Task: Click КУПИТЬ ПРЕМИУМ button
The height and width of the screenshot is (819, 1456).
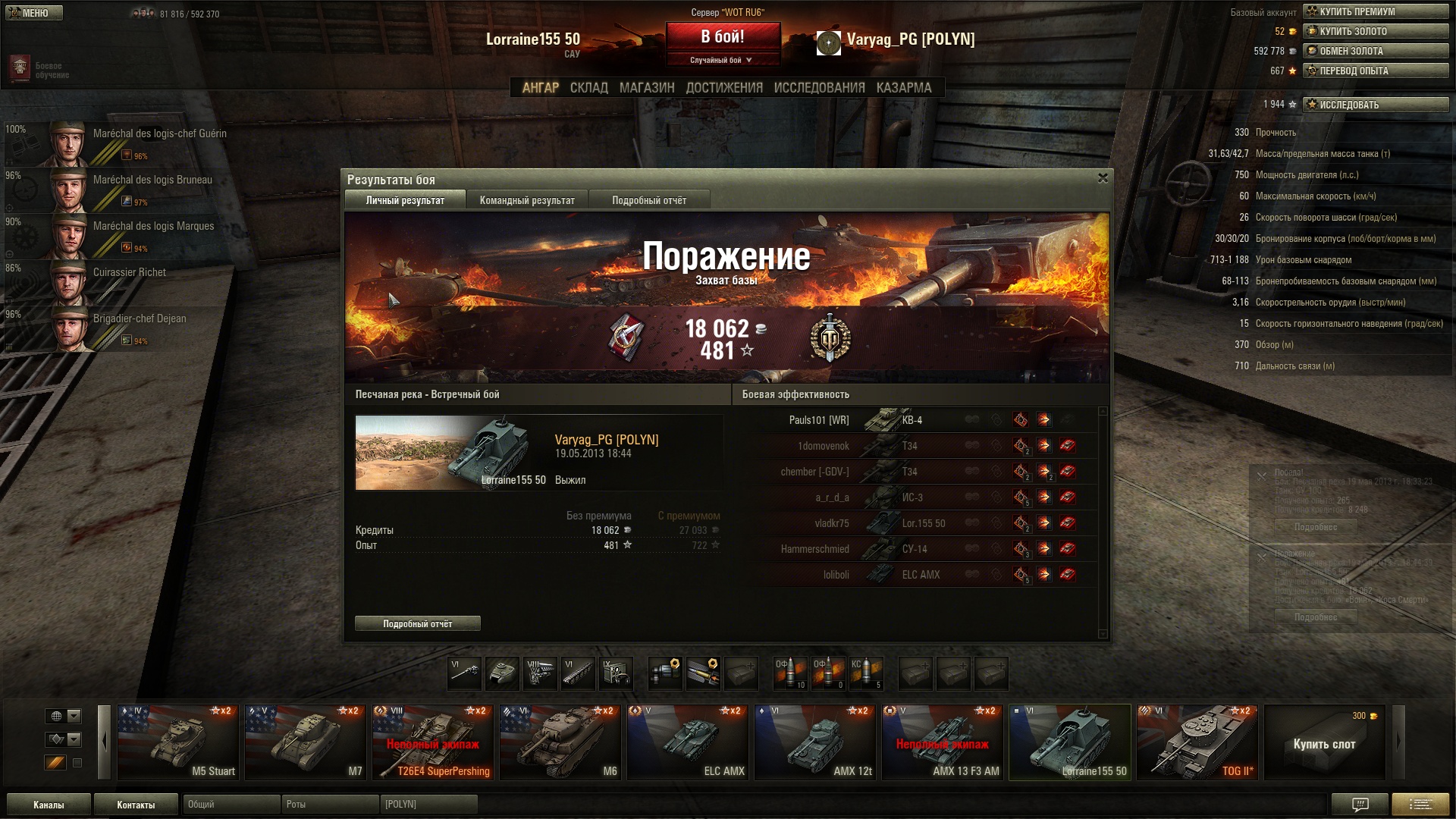Action: 1375,11
